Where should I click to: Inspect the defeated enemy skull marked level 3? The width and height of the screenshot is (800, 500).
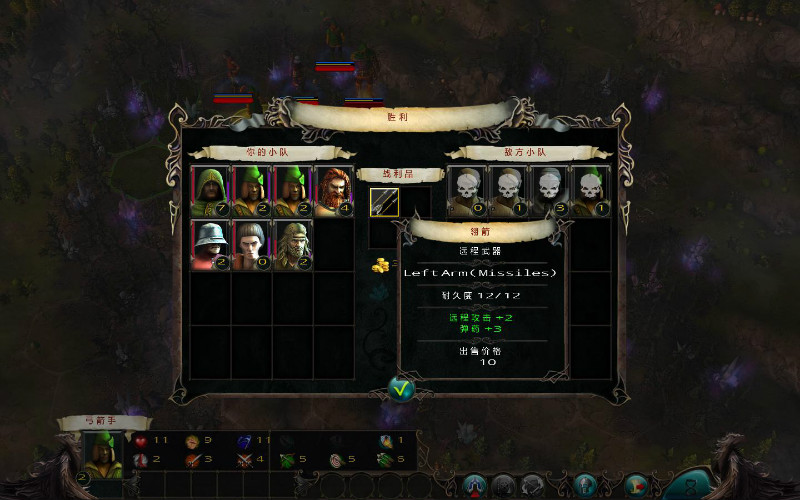(x=550, y=191)
